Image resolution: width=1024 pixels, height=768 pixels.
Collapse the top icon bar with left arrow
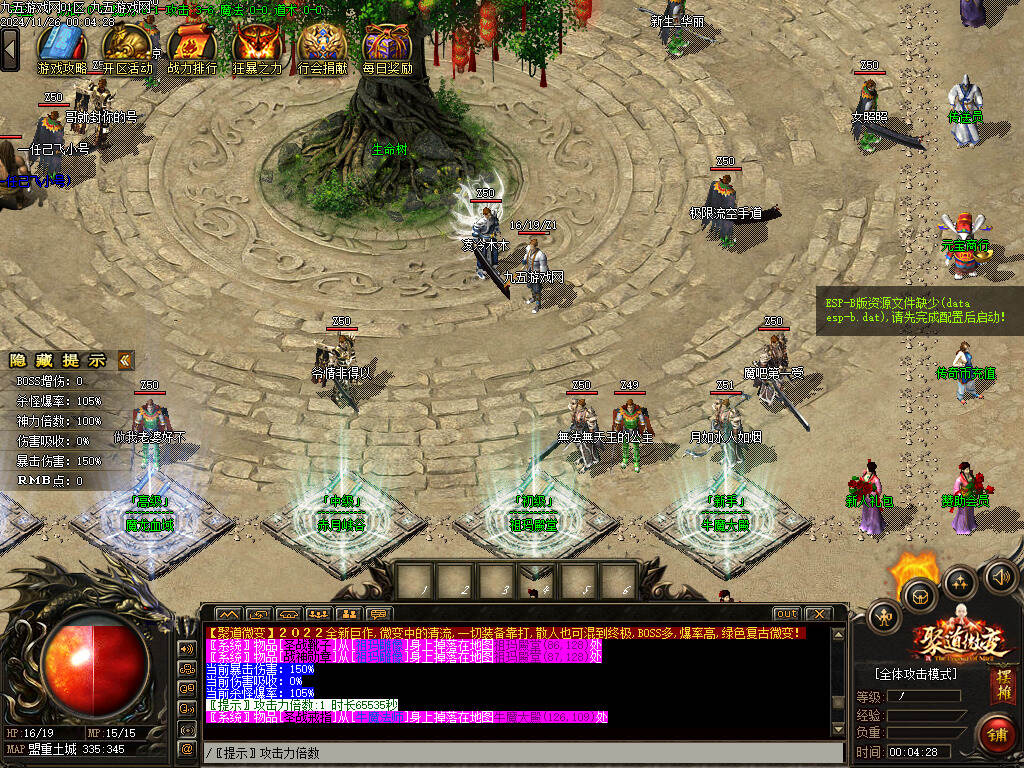pos(10,48)
